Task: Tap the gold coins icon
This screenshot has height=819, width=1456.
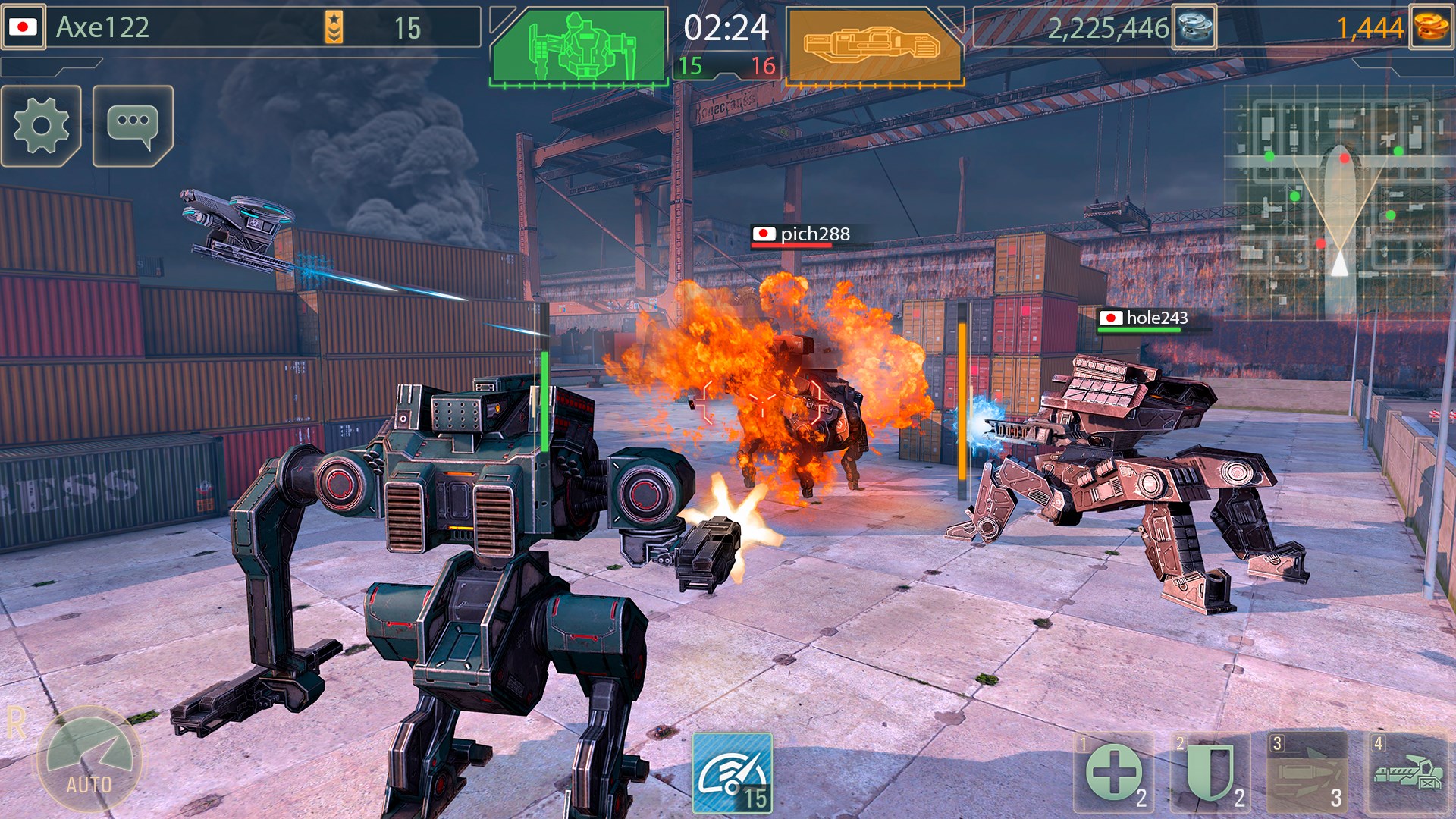Action: [1430, 27]
